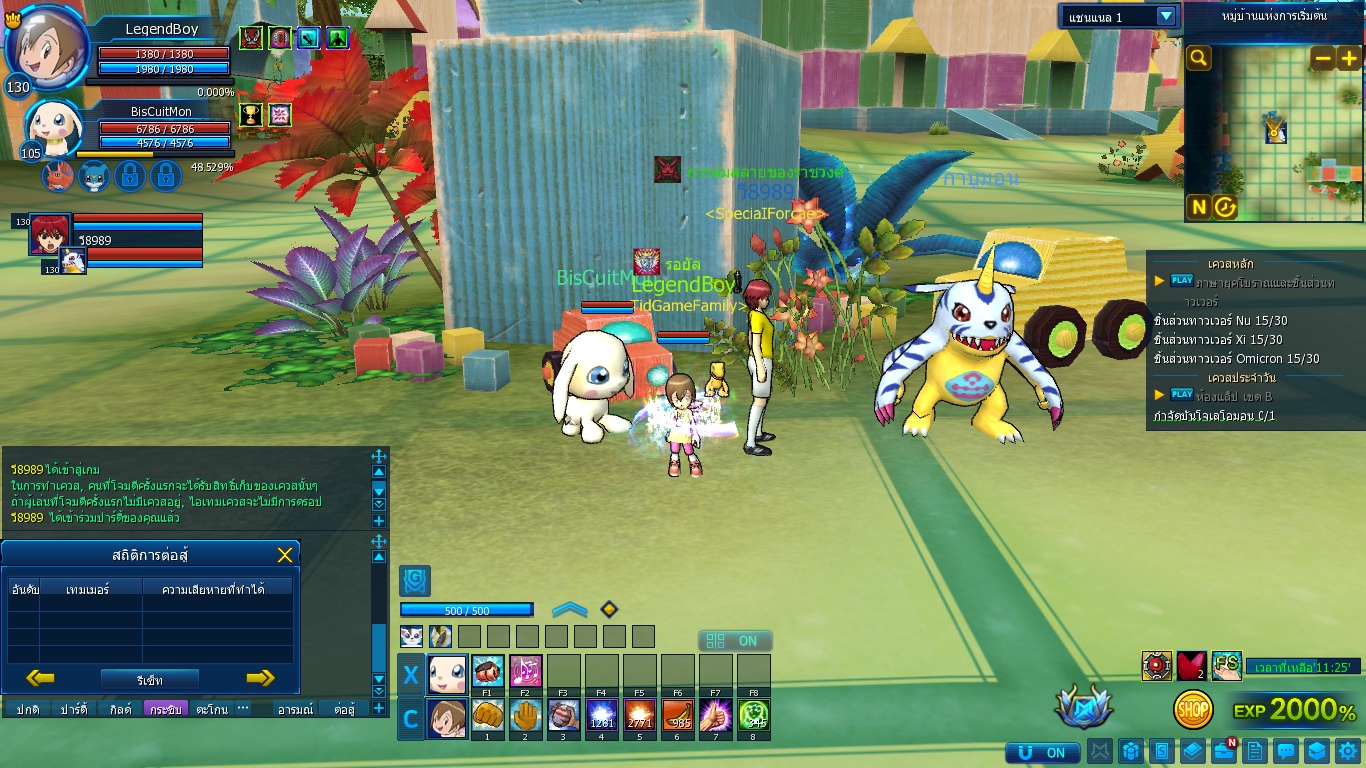This screenshot has height=768, width=1366.
Task: Go to next statistics page with right arrow
Action: [260, 678]
